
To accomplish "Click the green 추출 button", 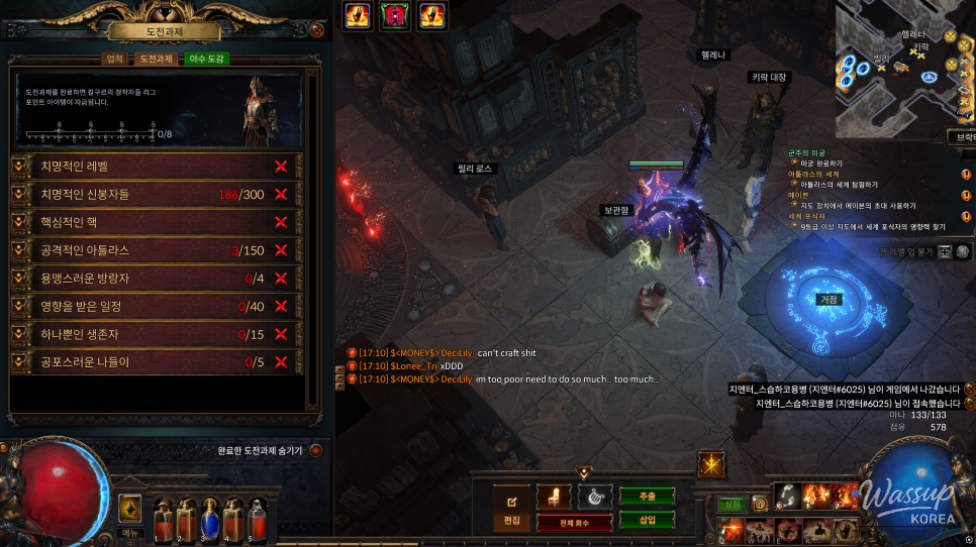I will coord(646,496).
